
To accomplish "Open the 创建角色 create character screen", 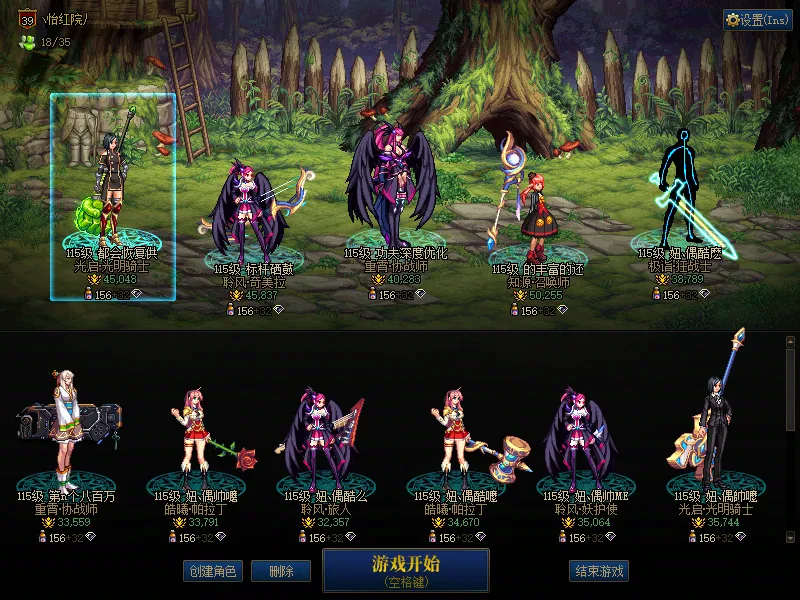I will coord(212,571).
